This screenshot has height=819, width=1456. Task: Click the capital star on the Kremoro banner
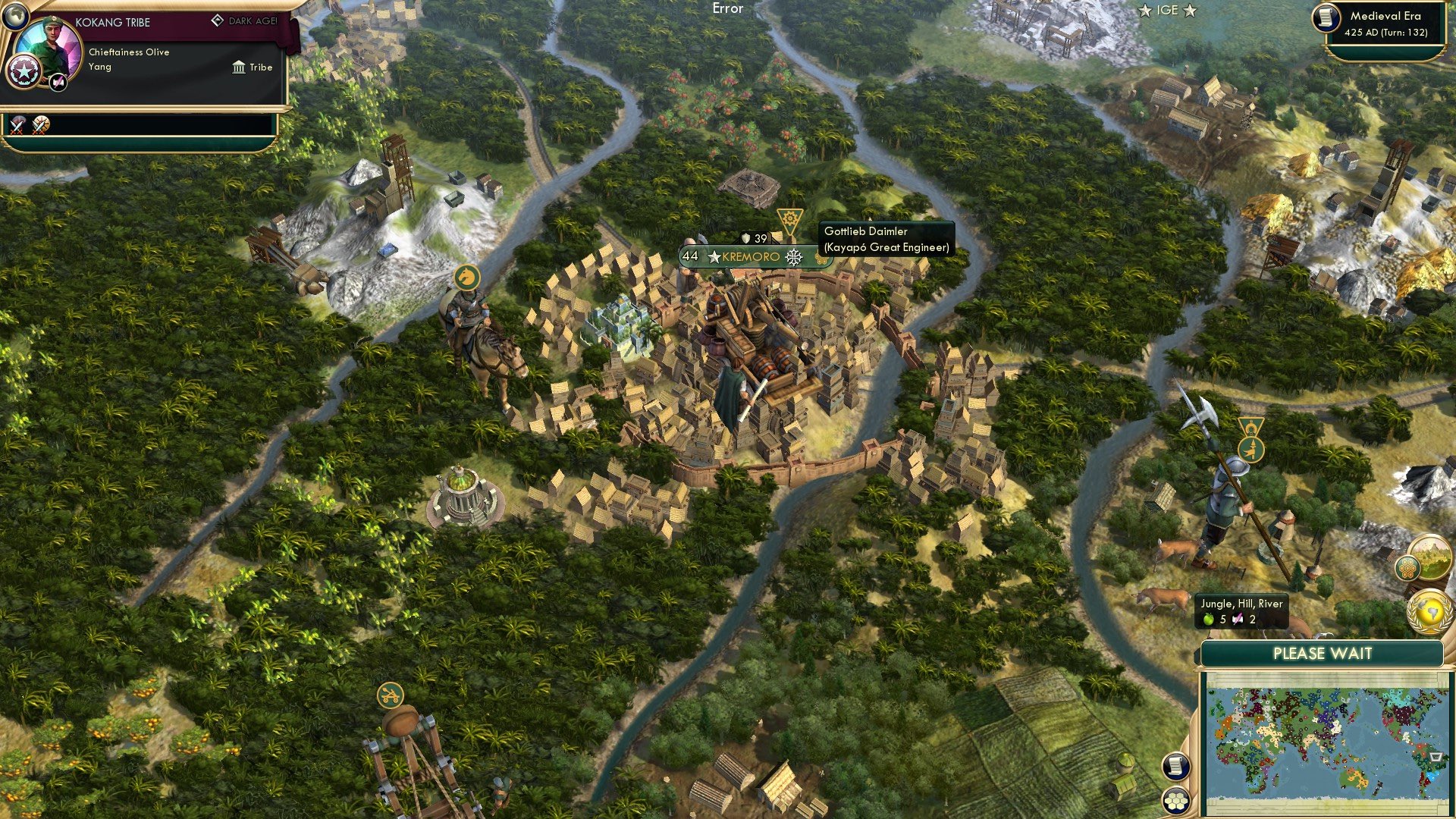713,256
